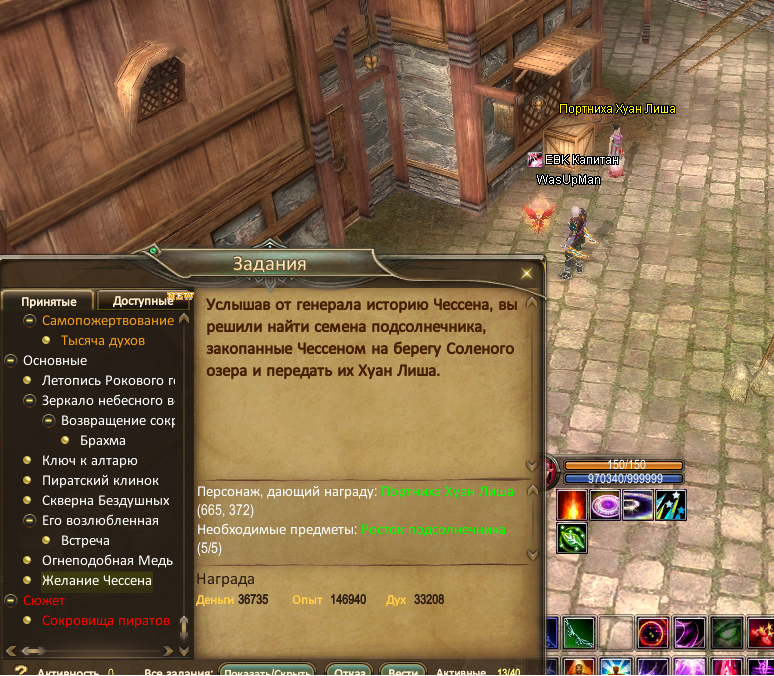This screenshot has width=774, height=676.
Task: Collapse the Основные quest category
Action: coord(11,361)
